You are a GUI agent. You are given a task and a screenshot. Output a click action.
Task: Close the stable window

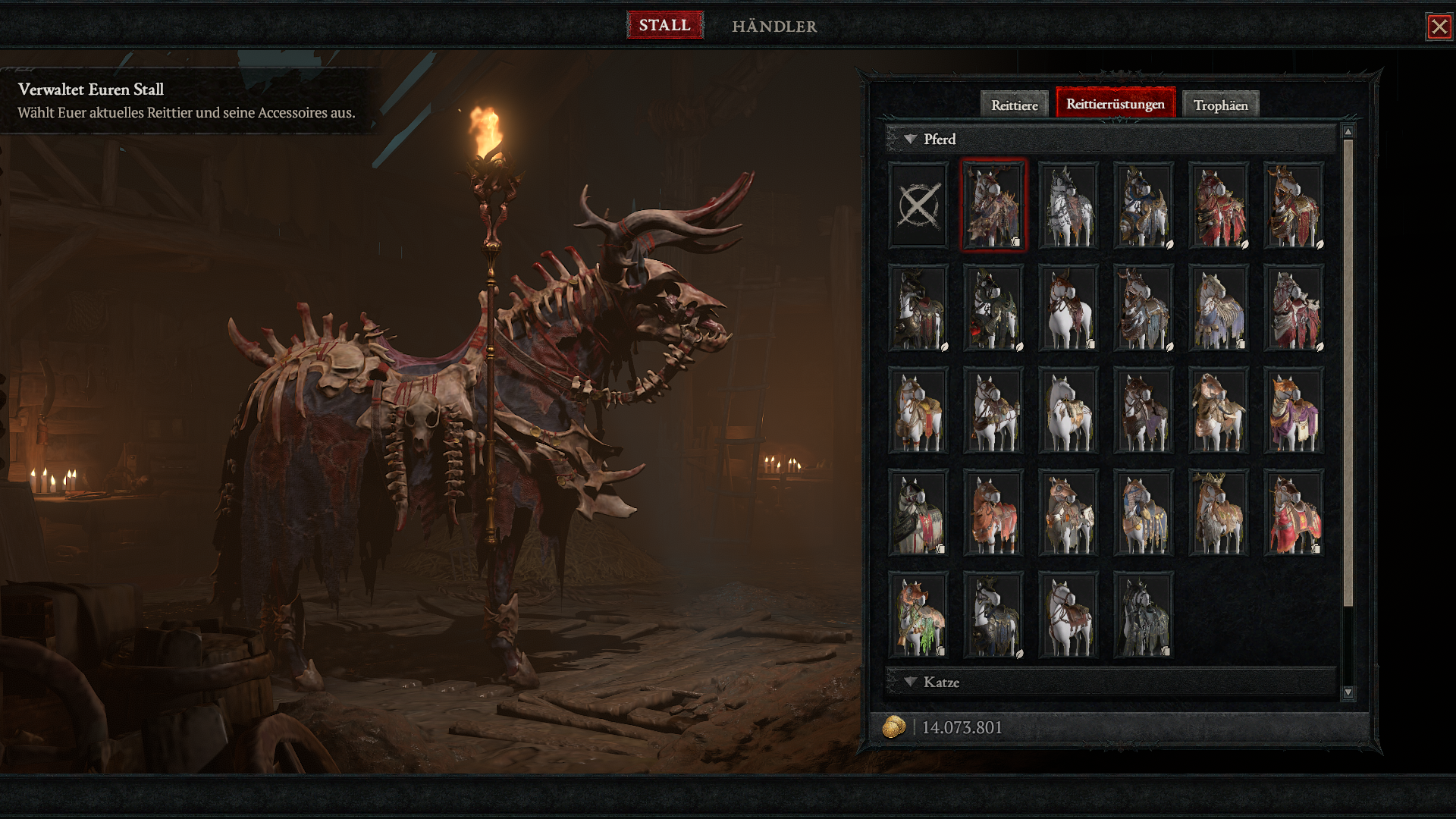1439,27
